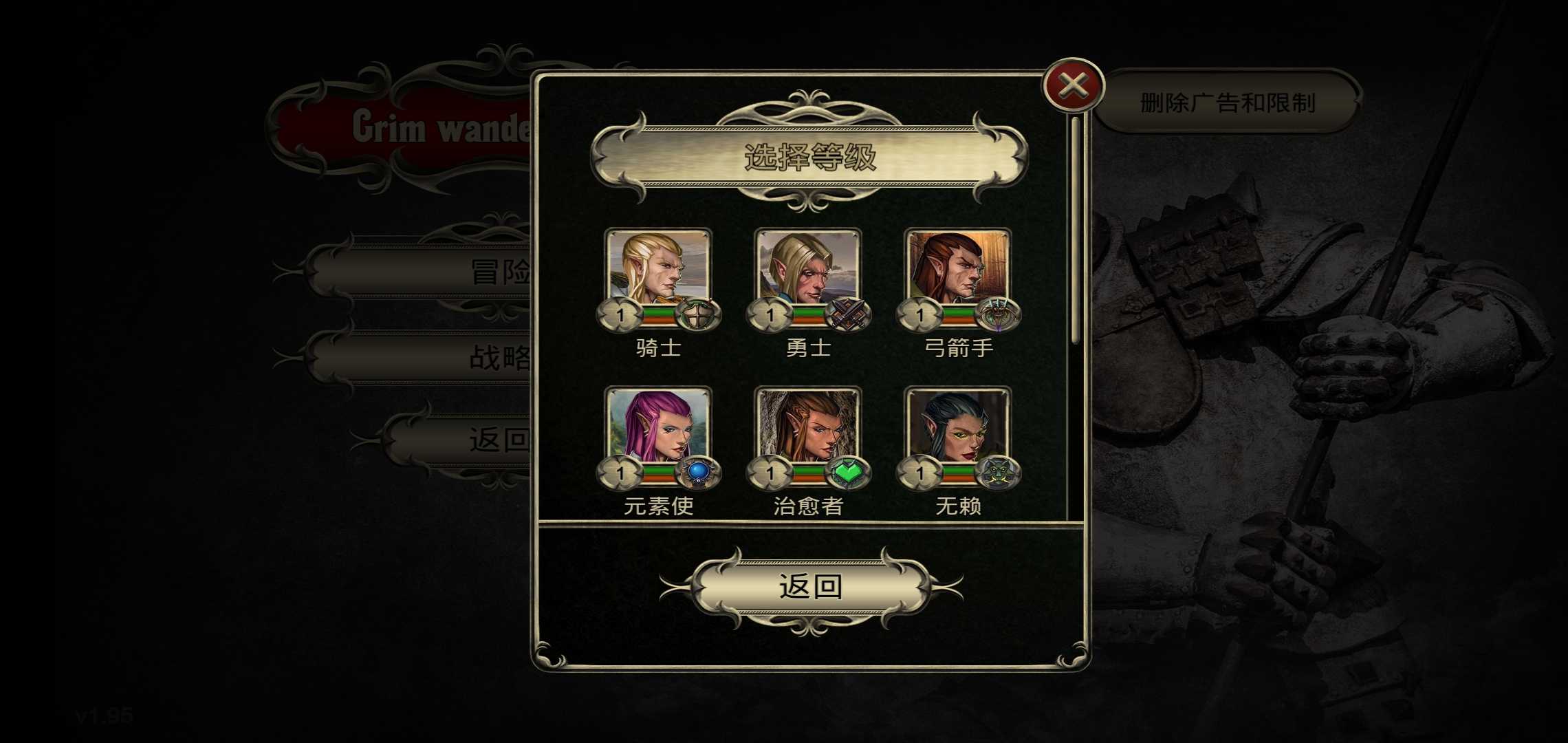Tap the green heart emblem on 治愈者

[x=850, y=473]
